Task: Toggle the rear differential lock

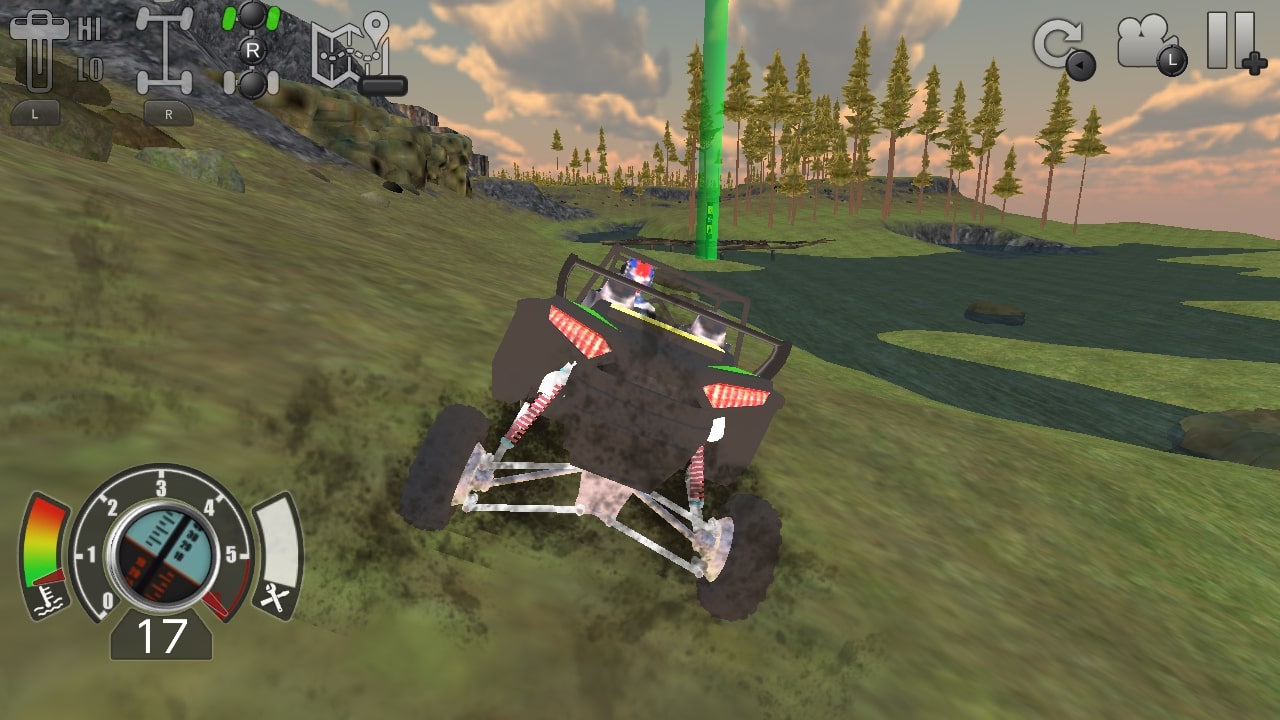Action: click(253, 82)
